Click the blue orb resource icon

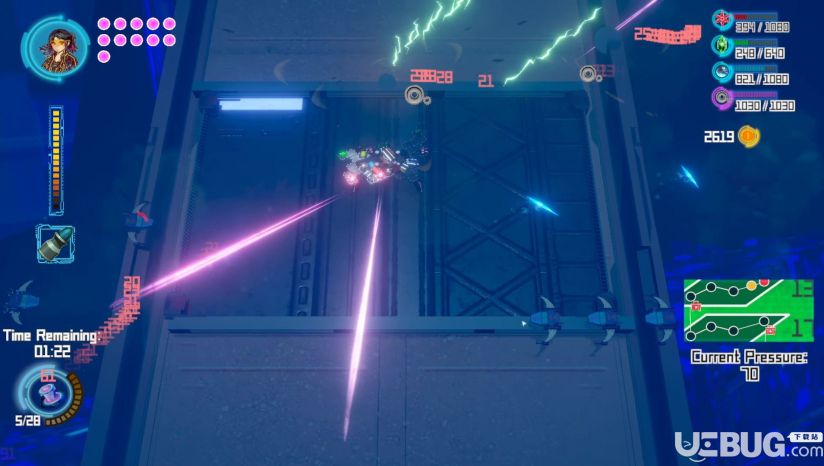tap(722, 72)
